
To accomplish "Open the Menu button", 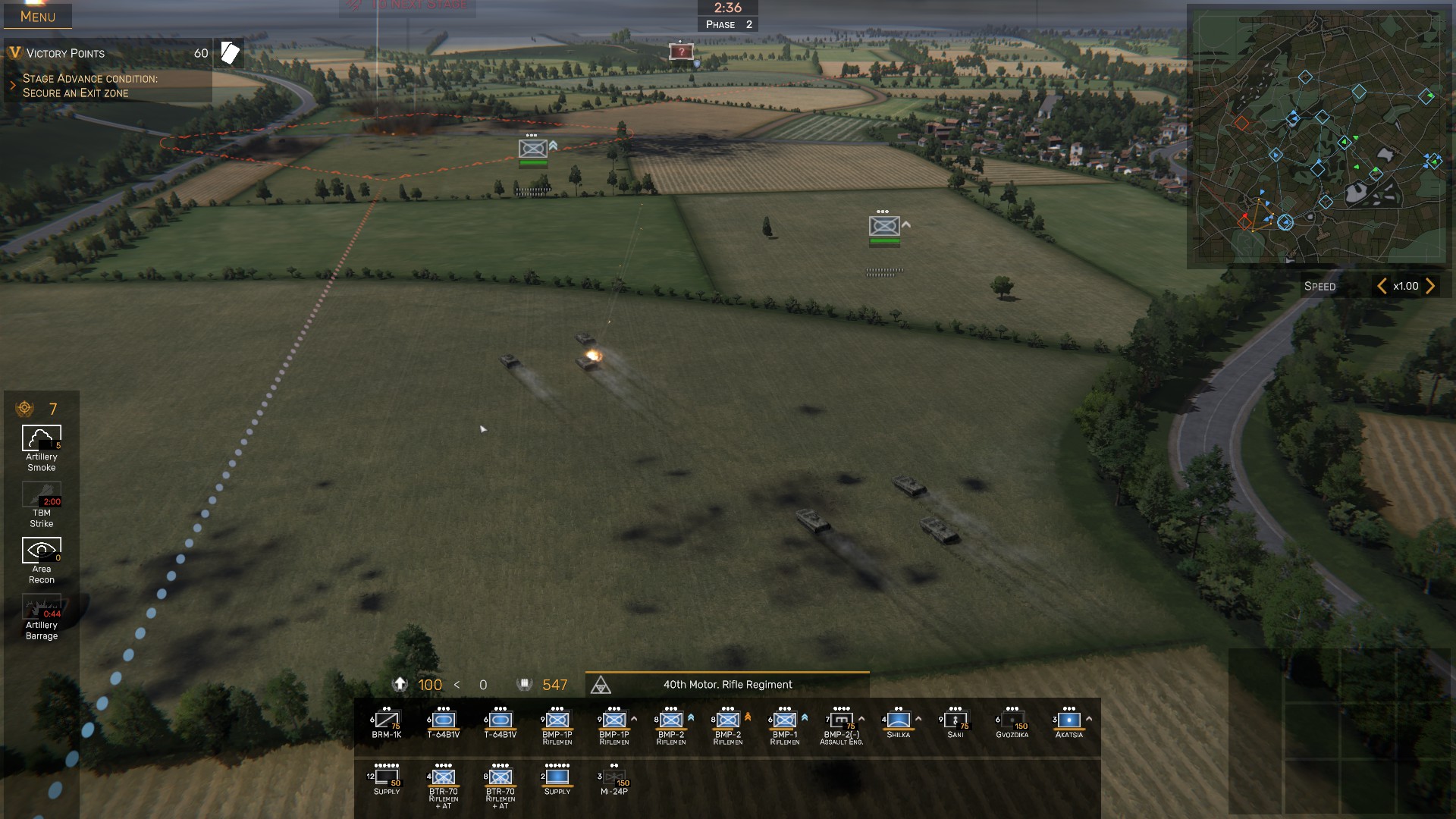I will pos(38,16).
